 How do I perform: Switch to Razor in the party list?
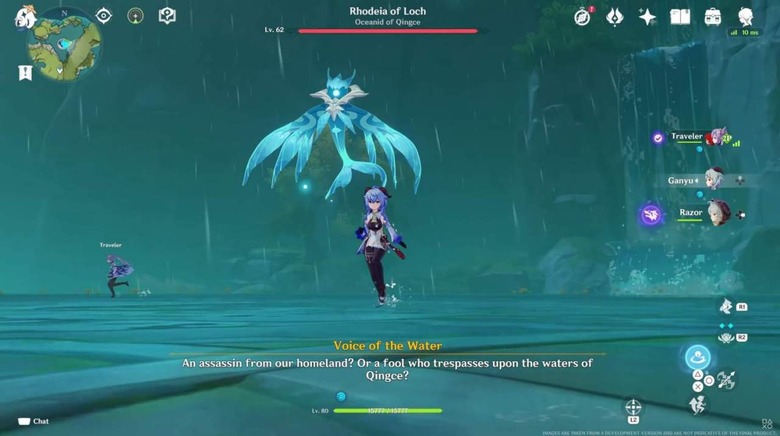pyautogui.click(x=718, y=213)
